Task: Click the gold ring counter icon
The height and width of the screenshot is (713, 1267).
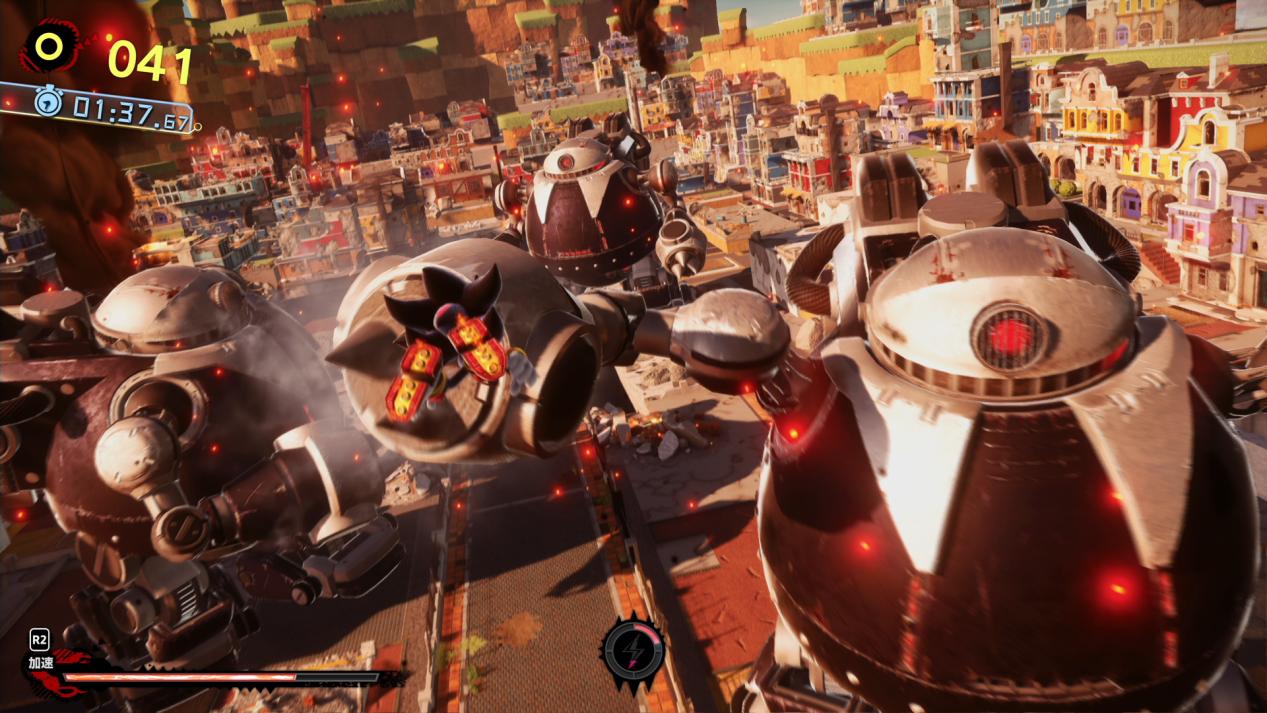Action: coord(48,46)
